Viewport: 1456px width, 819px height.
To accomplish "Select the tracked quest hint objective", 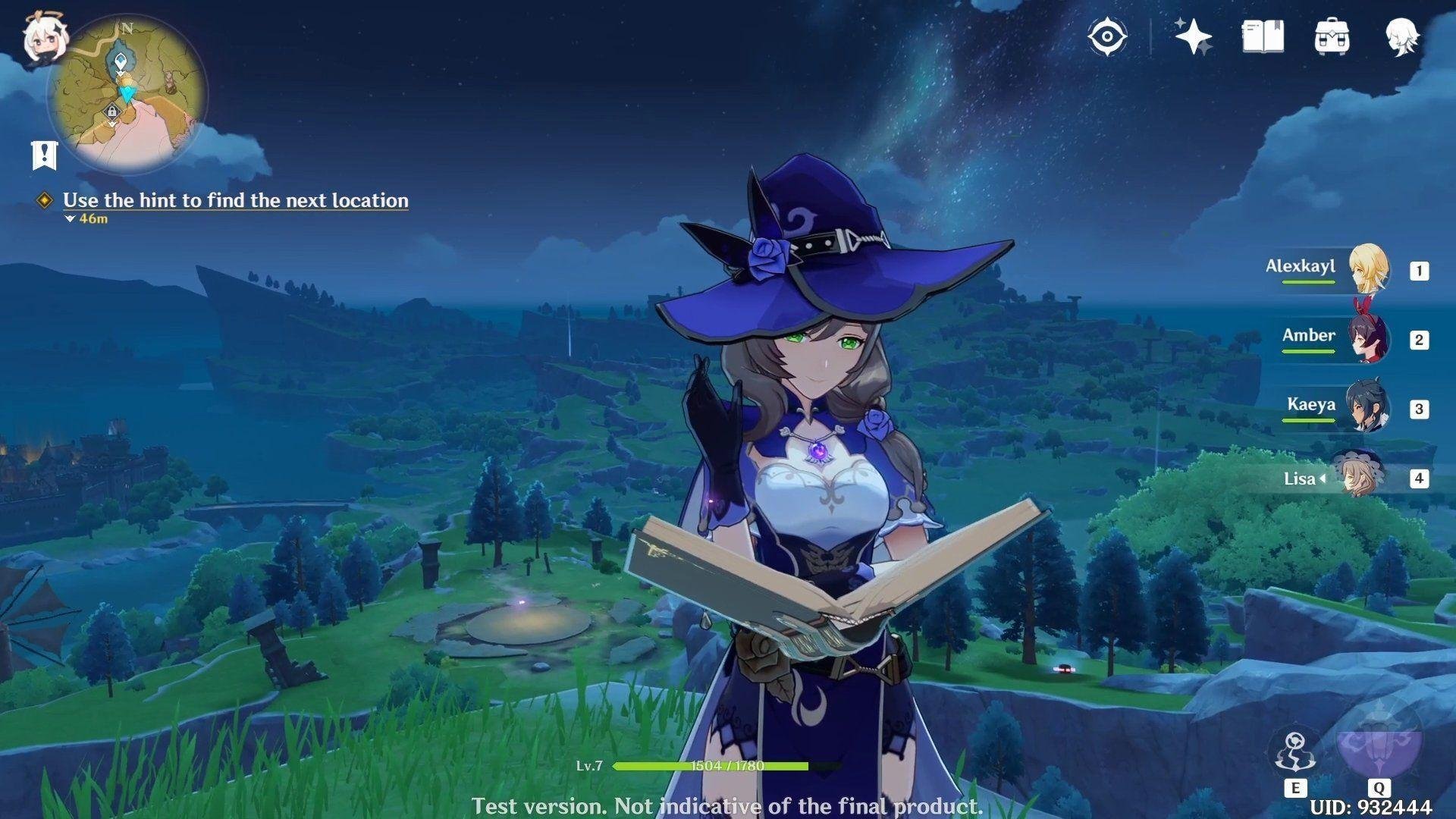I will (x=235, y=200).
